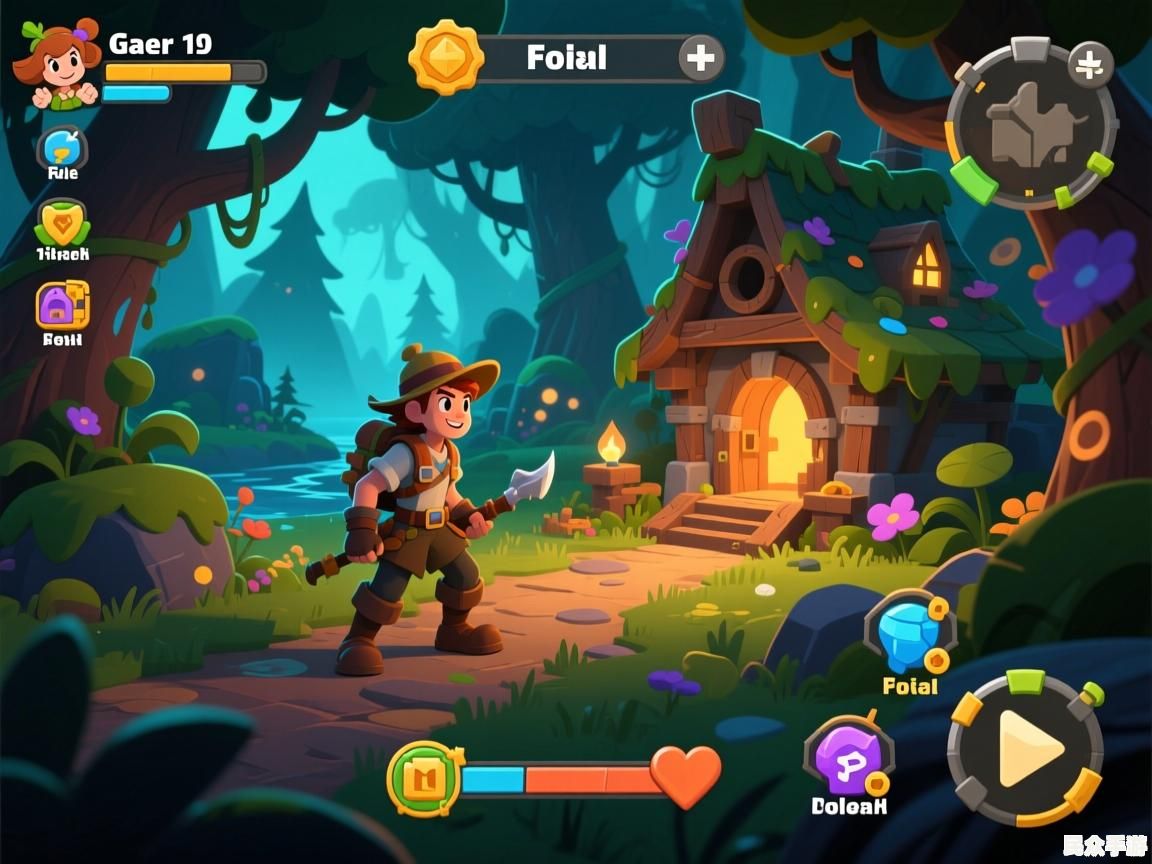Image resolution: width=1152 pixels, height=864 pixels.
Task: Open the minimap in the top corner
Action: pos(1031,124)
